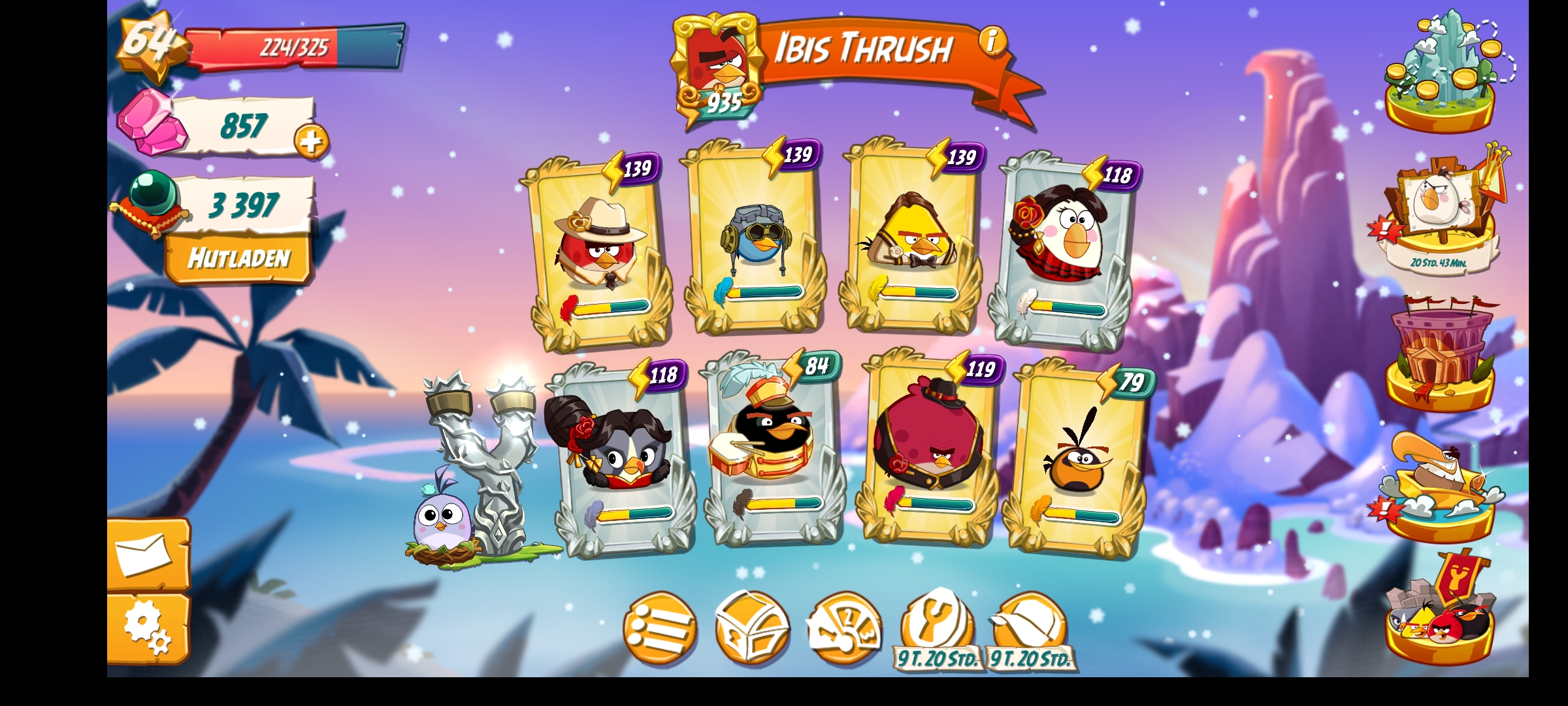
Task: Open the clan battle flag icon
Action: tap(1441, 611)
